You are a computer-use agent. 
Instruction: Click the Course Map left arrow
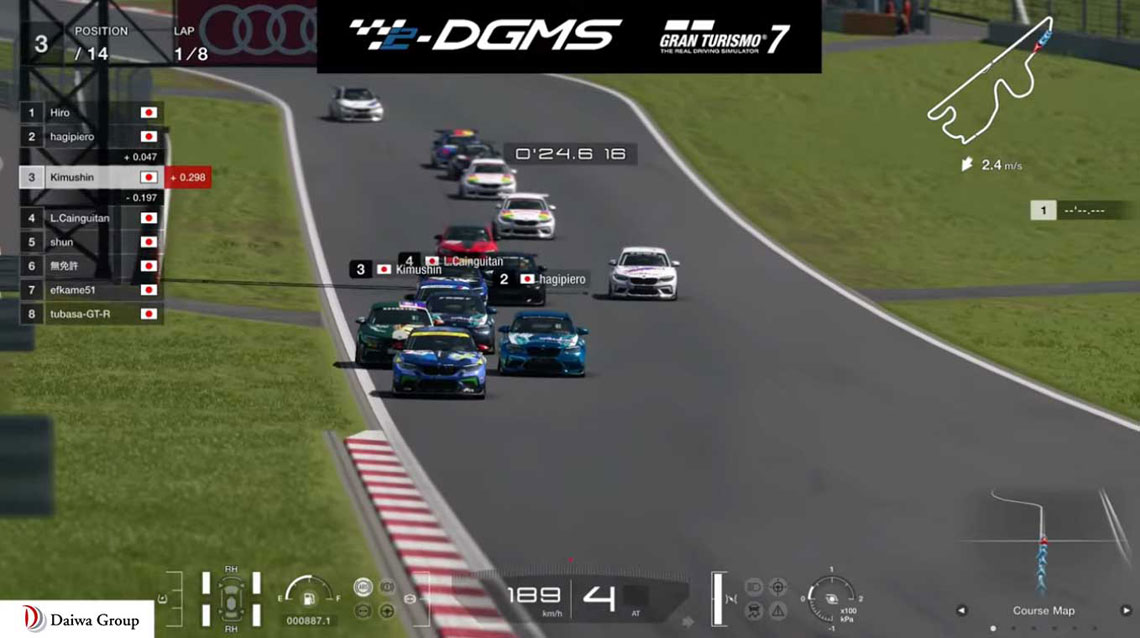coord(962,610)
